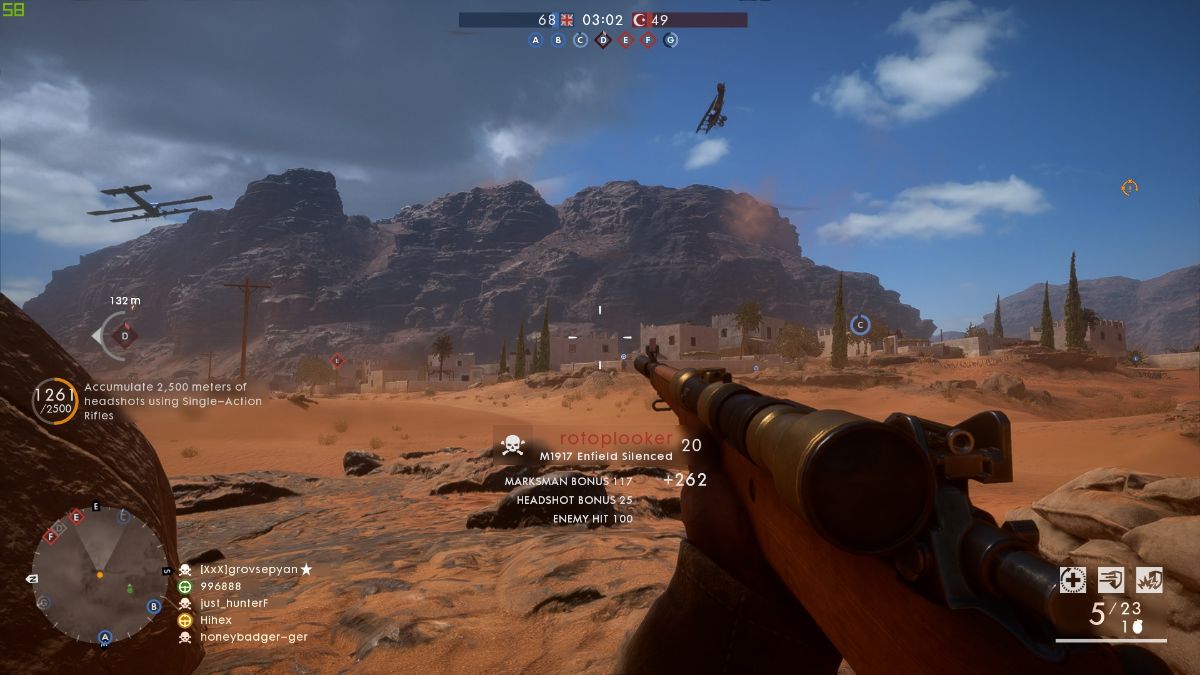Open the single-action rifle headshot medal tracker

point(55,401)
